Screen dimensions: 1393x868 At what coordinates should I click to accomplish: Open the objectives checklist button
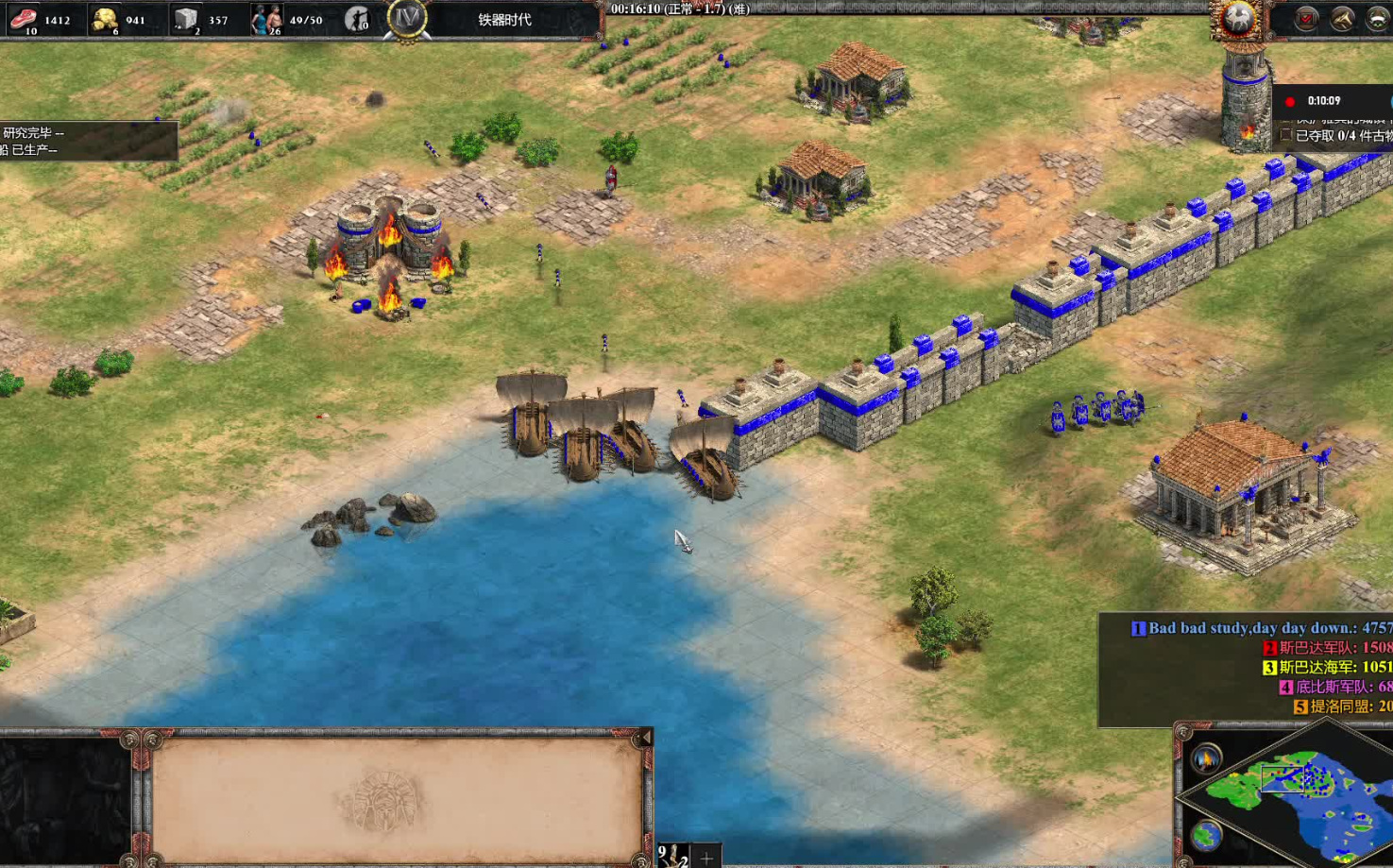(x=1306, y=18)
